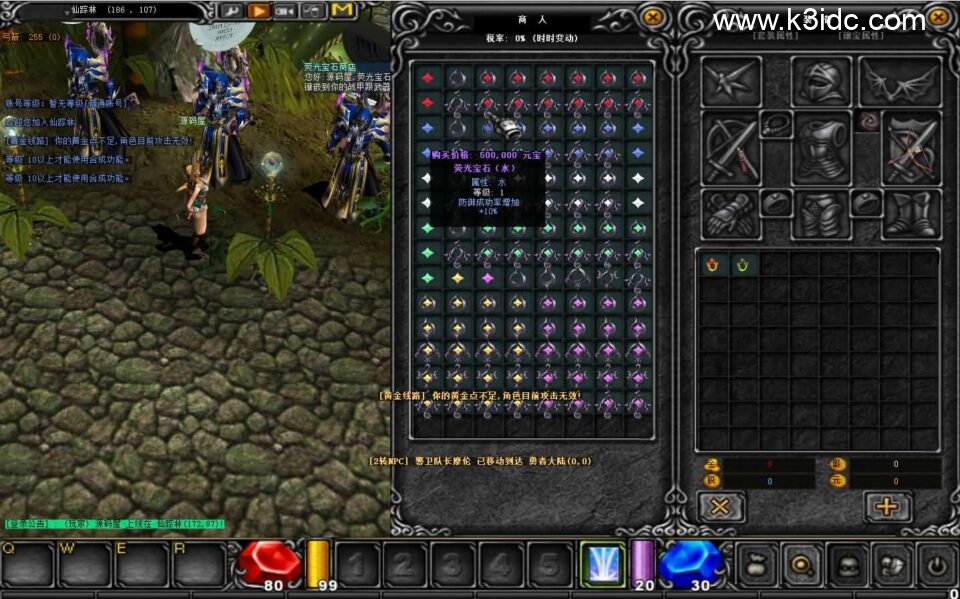Viewport: 960px width, 599px height.
Task: Click the wrench settings button
Action: click(230, 11)
